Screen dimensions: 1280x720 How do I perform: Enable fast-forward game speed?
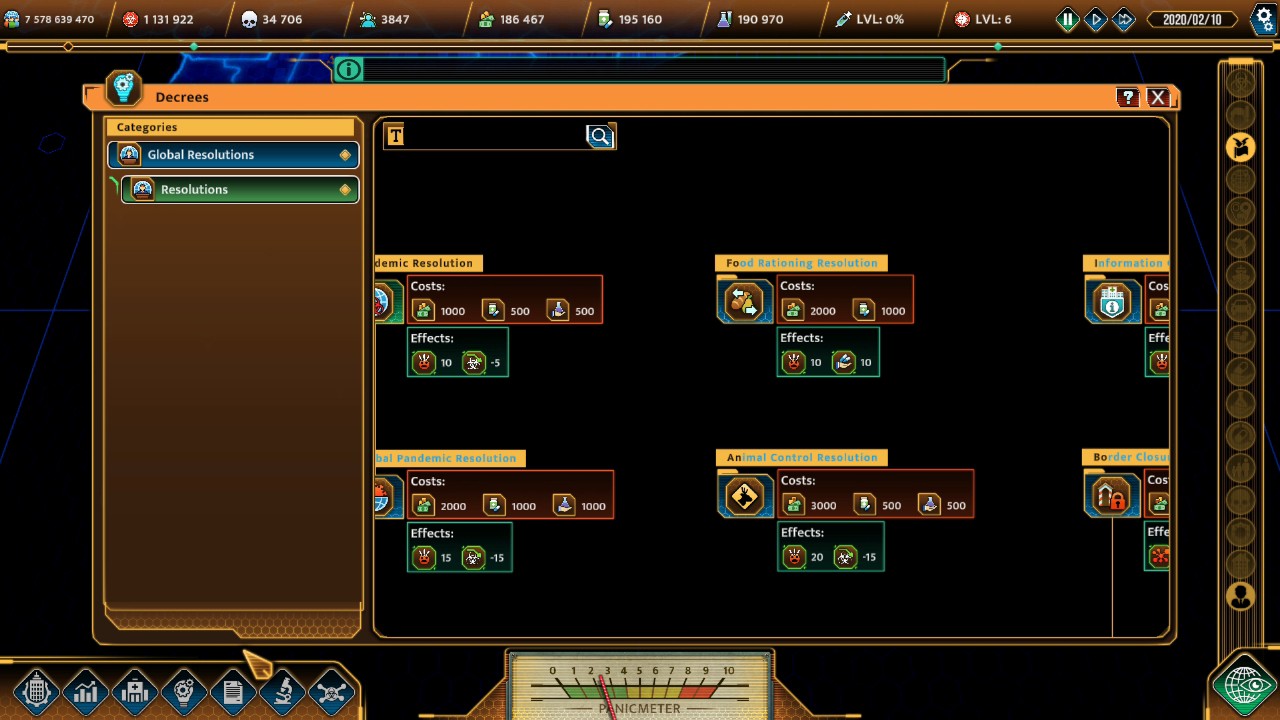click(x=1124, y=18)
